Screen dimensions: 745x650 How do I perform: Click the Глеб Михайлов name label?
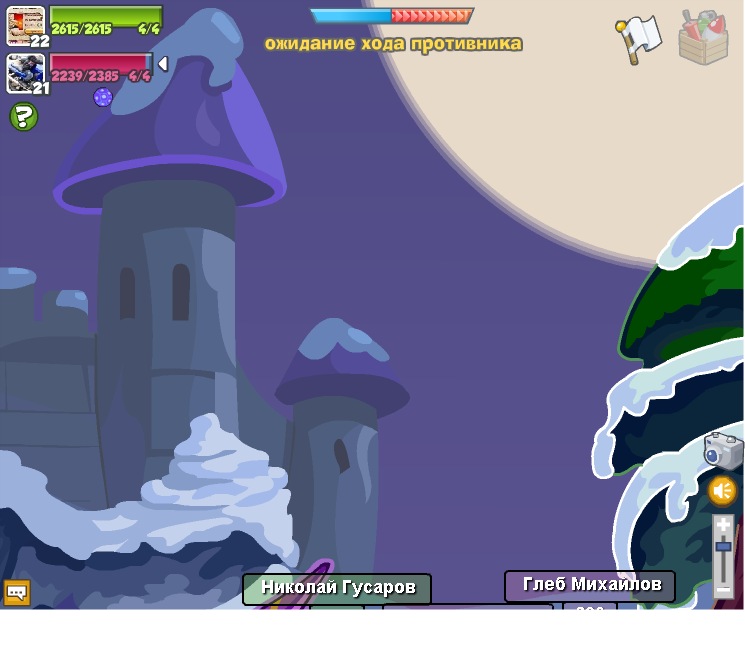[590, 585]
